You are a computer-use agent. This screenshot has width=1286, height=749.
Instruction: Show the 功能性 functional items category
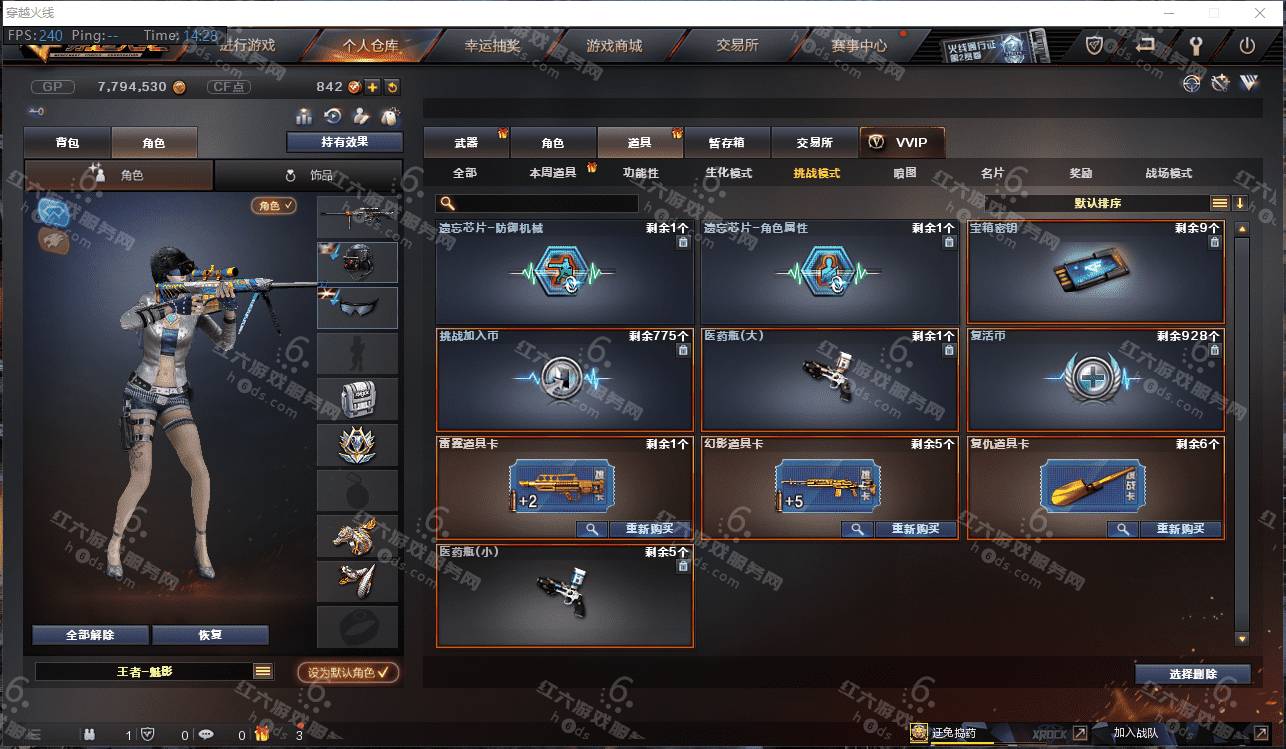point(641,173)
